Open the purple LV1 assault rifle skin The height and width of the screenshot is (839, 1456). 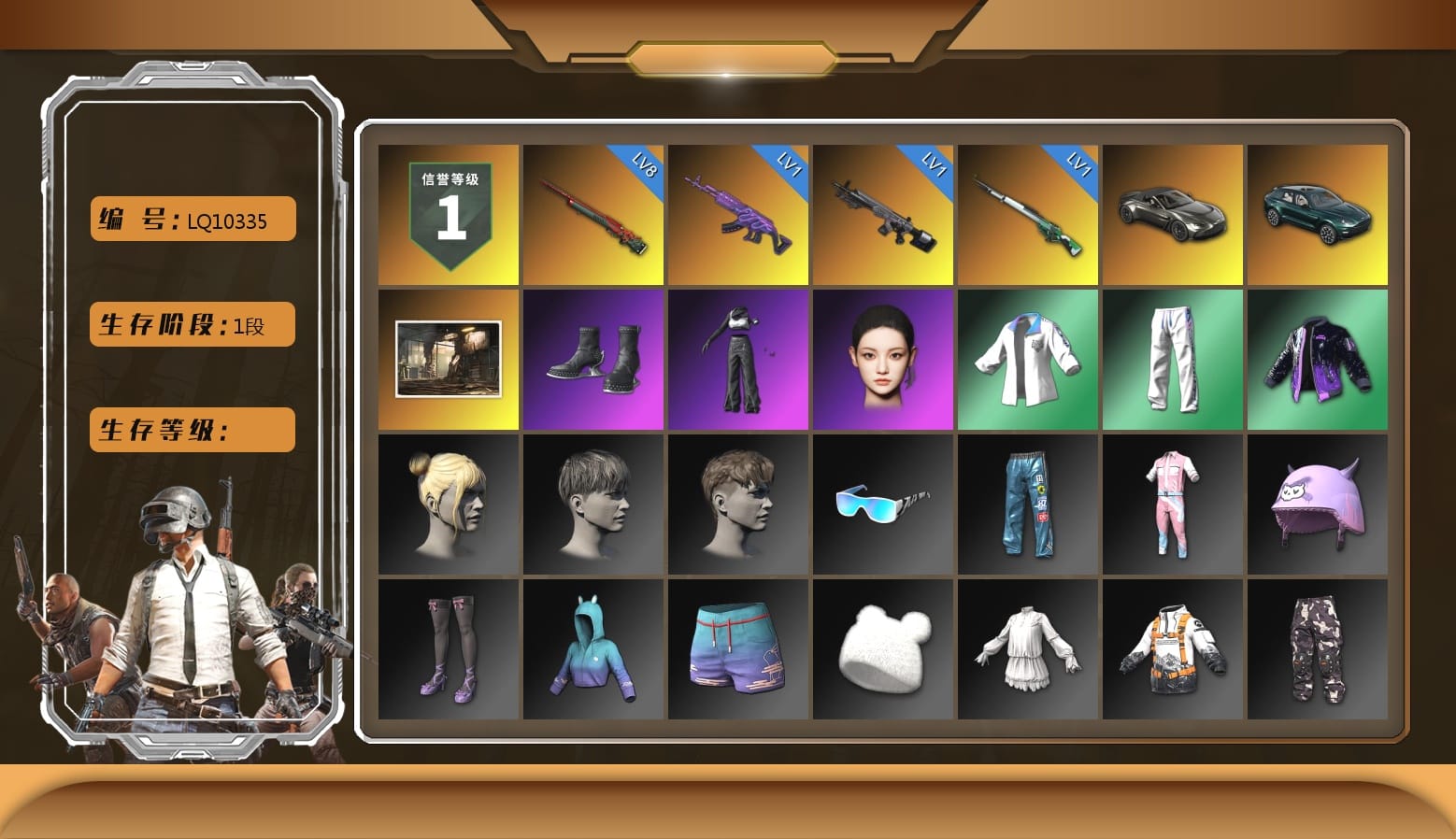(x=737, y=213)
